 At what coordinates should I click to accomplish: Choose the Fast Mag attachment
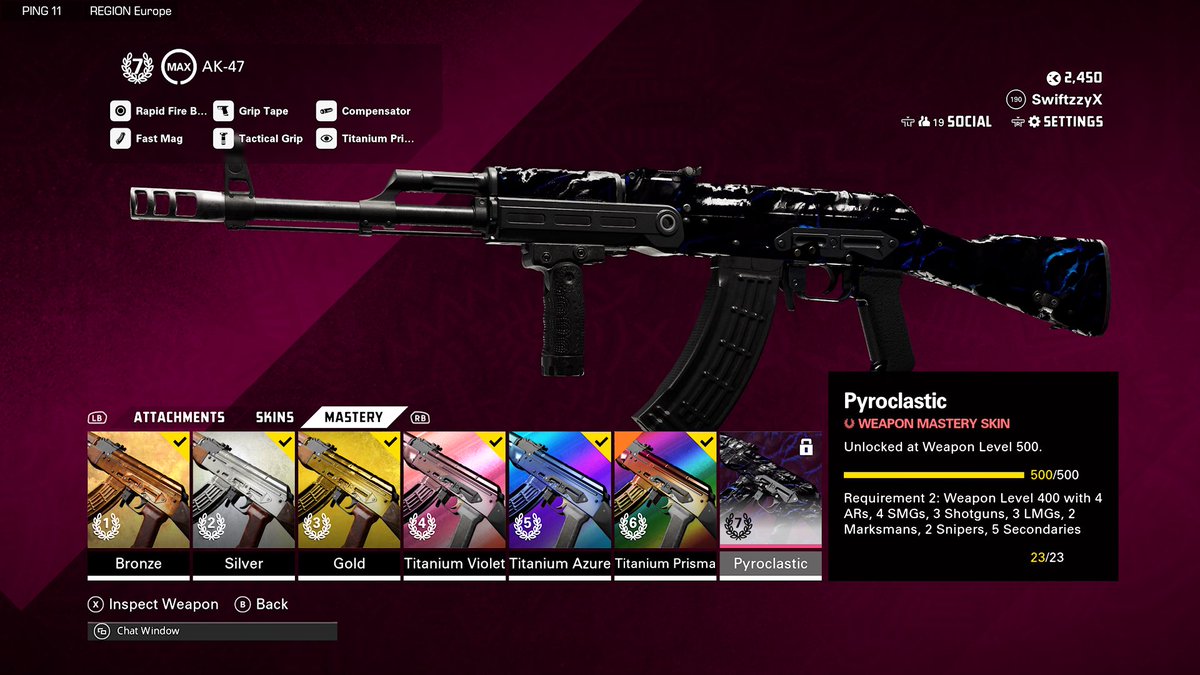148,139
